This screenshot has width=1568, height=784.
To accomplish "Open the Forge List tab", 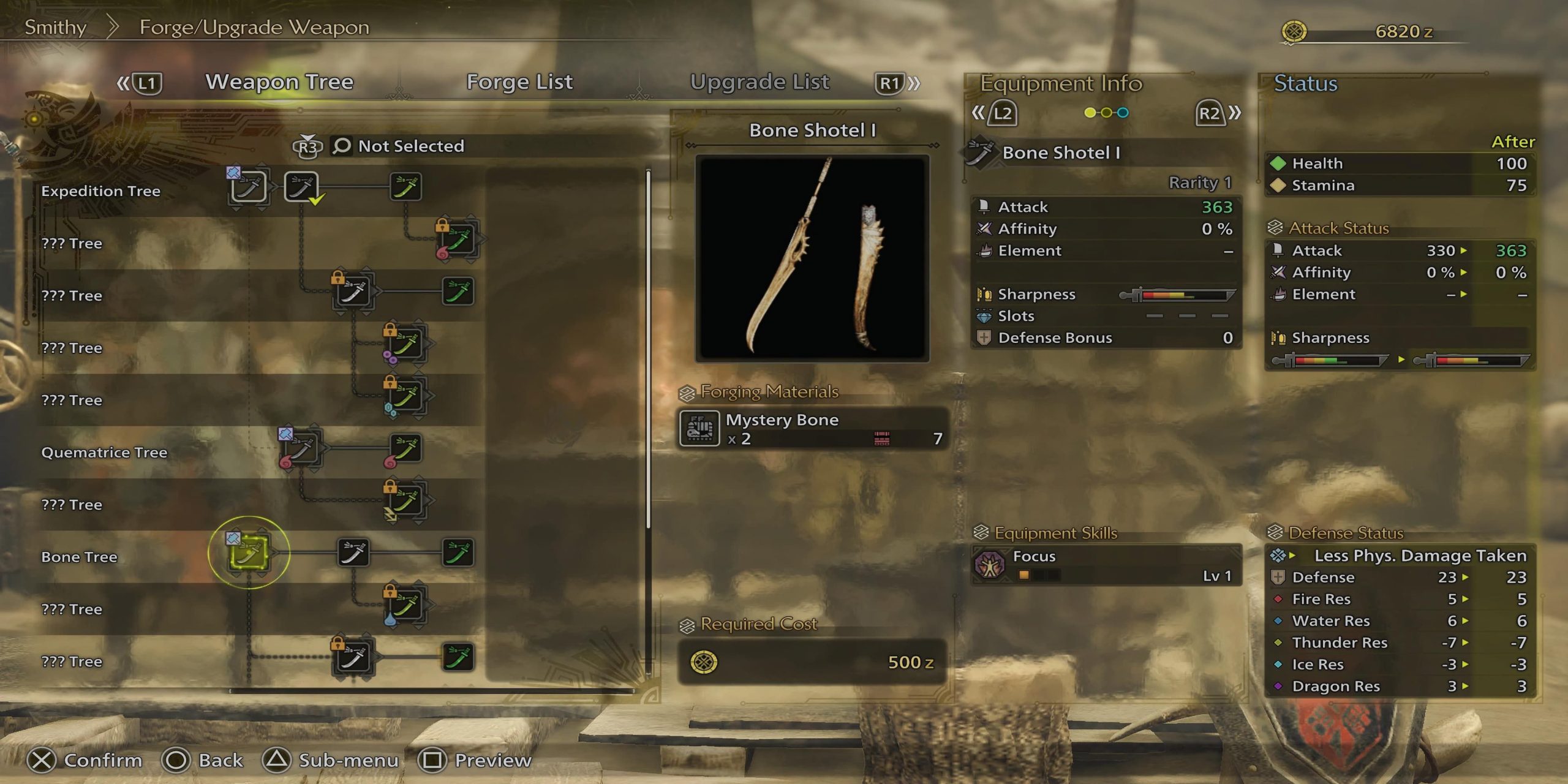I will point(519,82).
